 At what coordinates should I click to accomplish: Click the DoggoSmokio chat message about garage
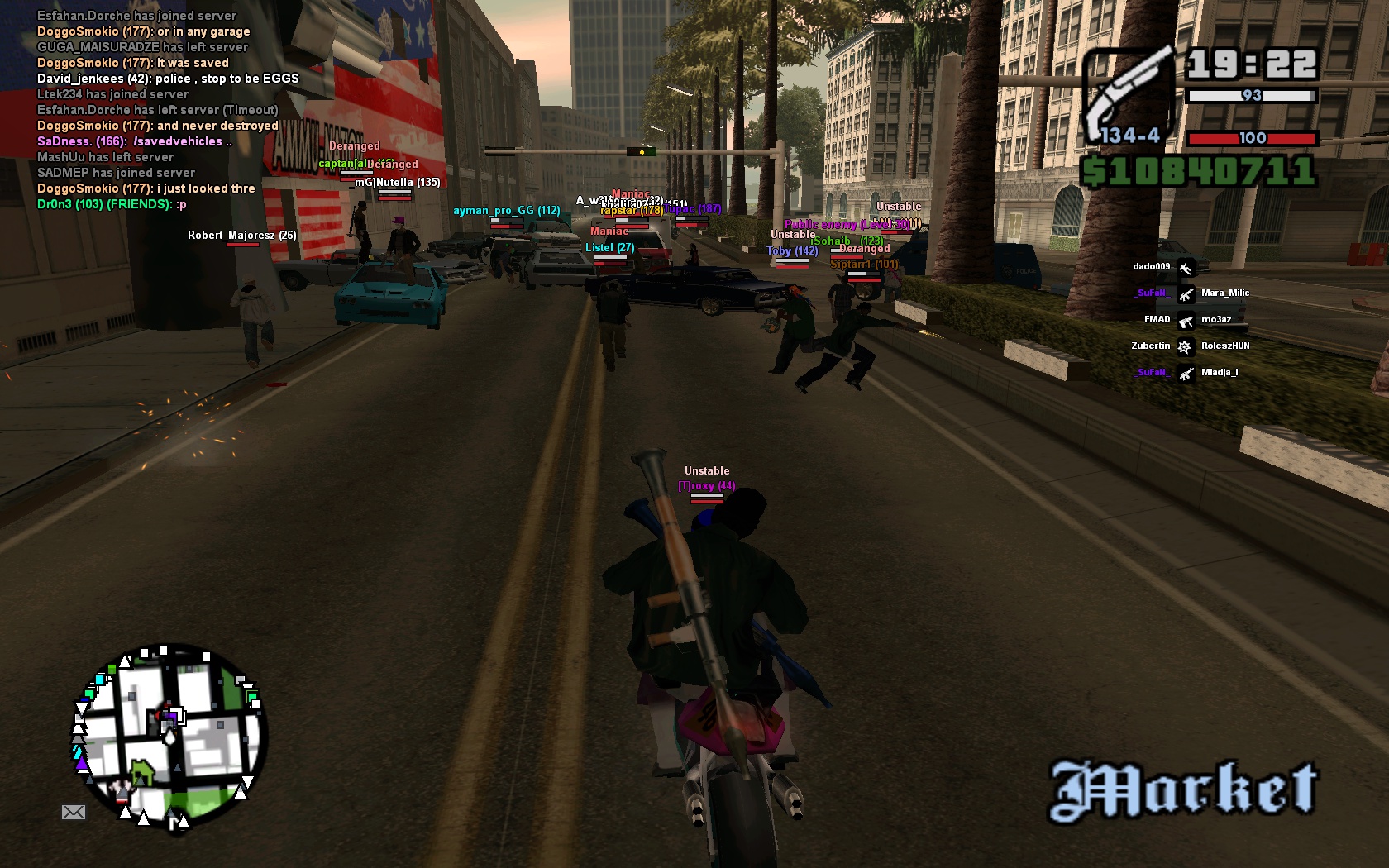[143, 31]
